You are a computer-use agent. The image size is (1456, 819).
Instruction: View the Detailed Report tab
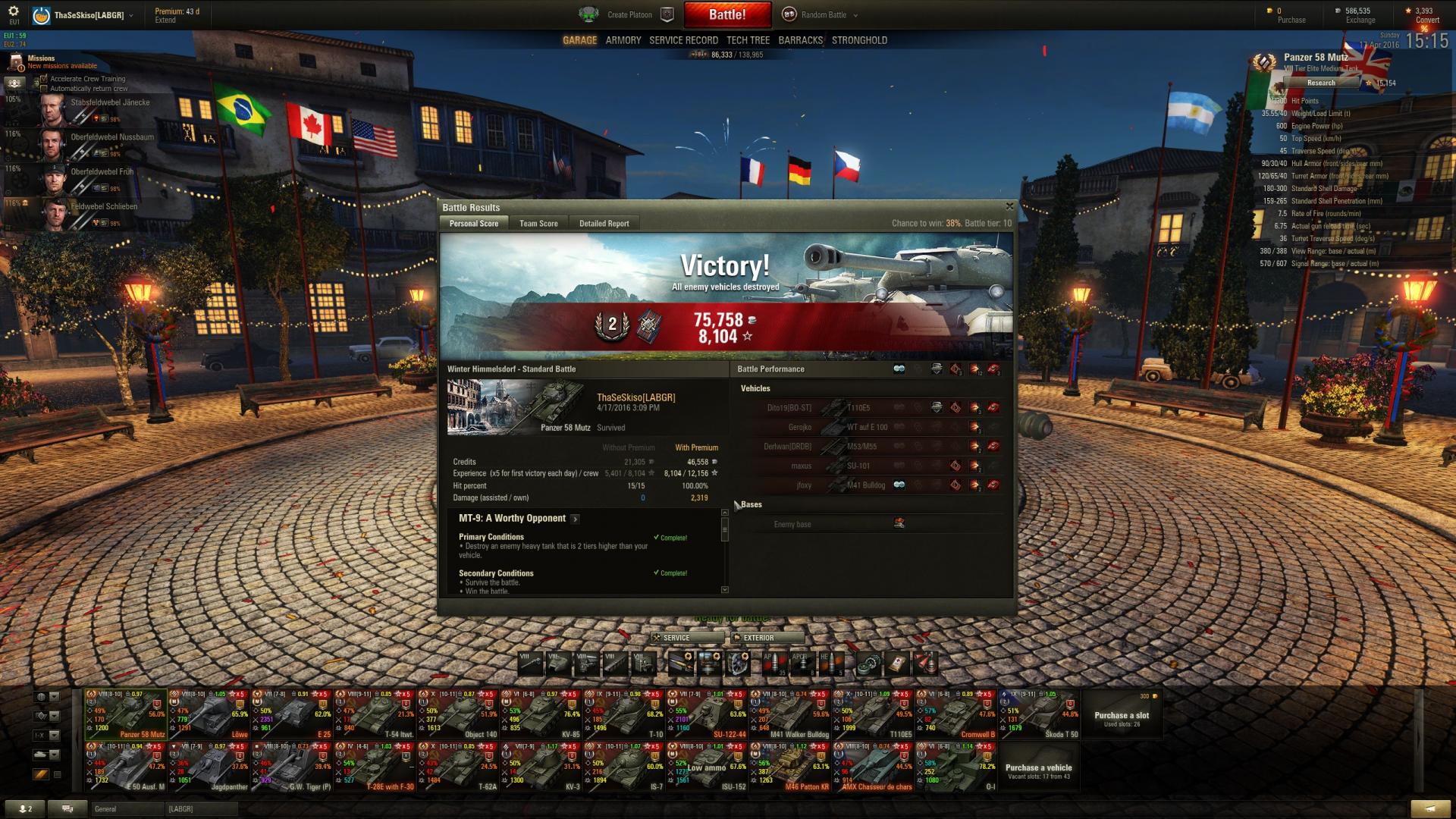pyautogui.click(x=604, y=224)
